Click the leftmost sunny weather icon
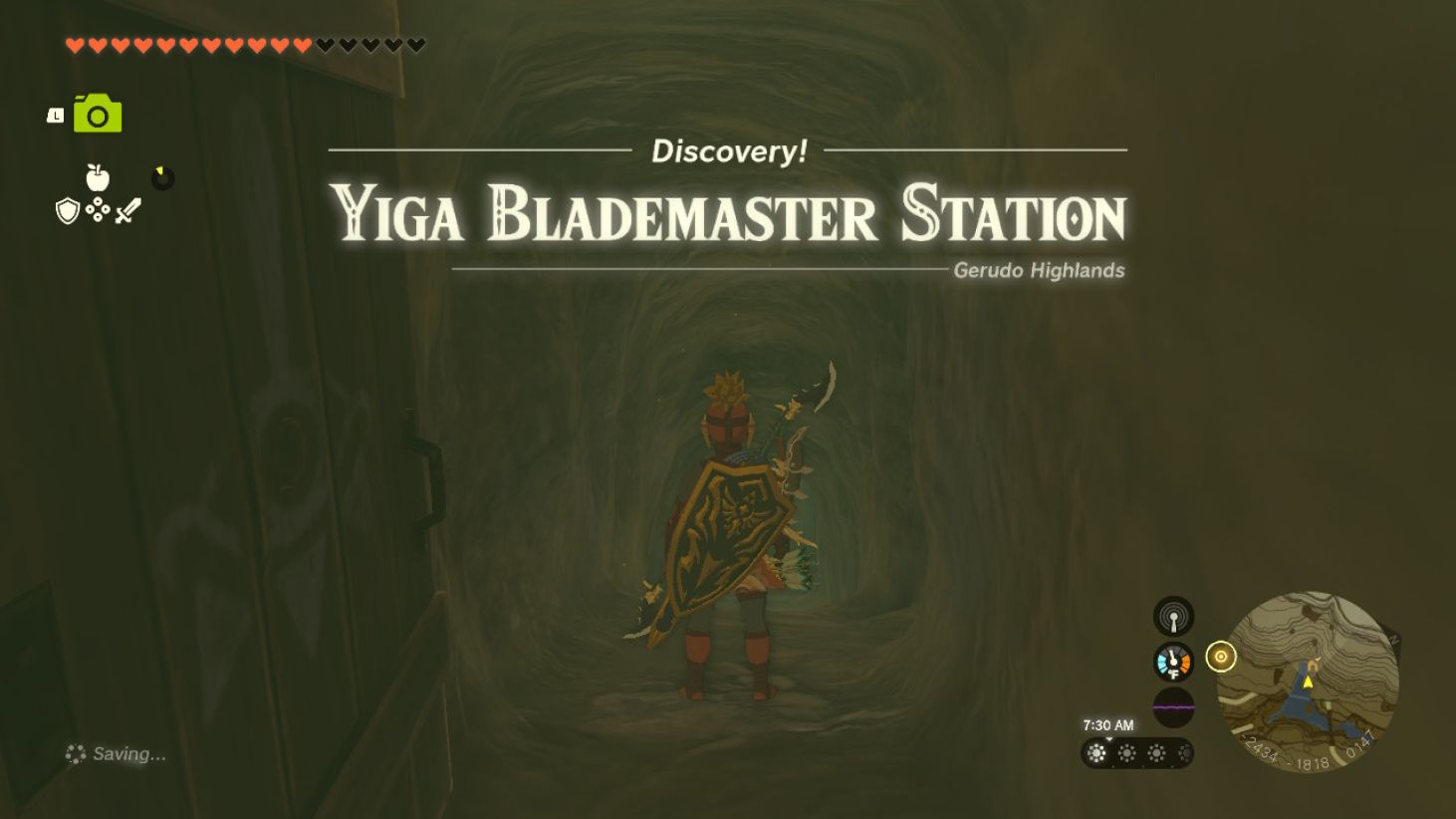The height and width of the screenshot is (819, 1456). 1097,754
